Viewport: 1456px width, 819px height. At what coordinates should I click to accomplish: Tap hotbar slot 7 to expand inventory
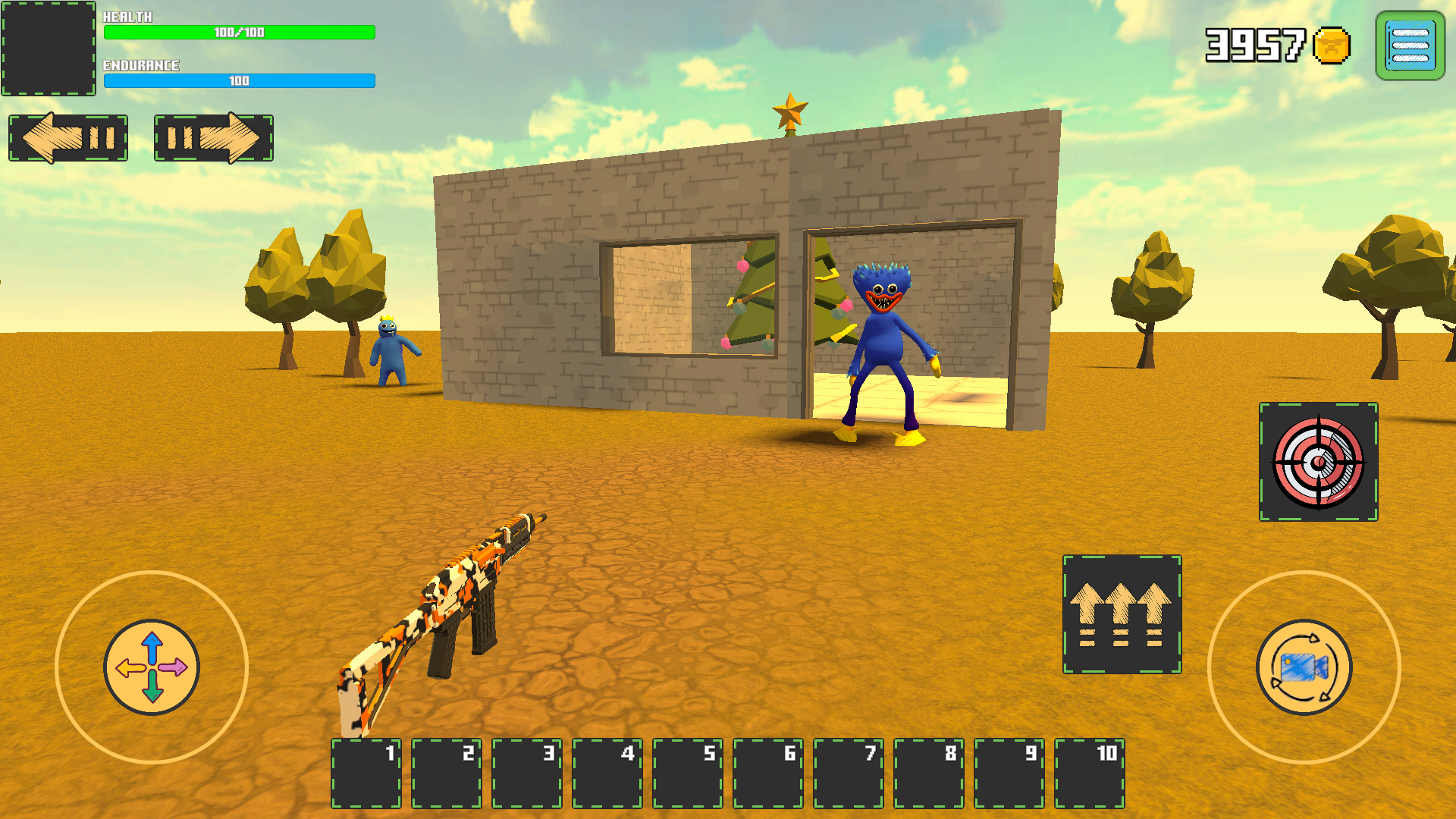[x=849, y=775]
